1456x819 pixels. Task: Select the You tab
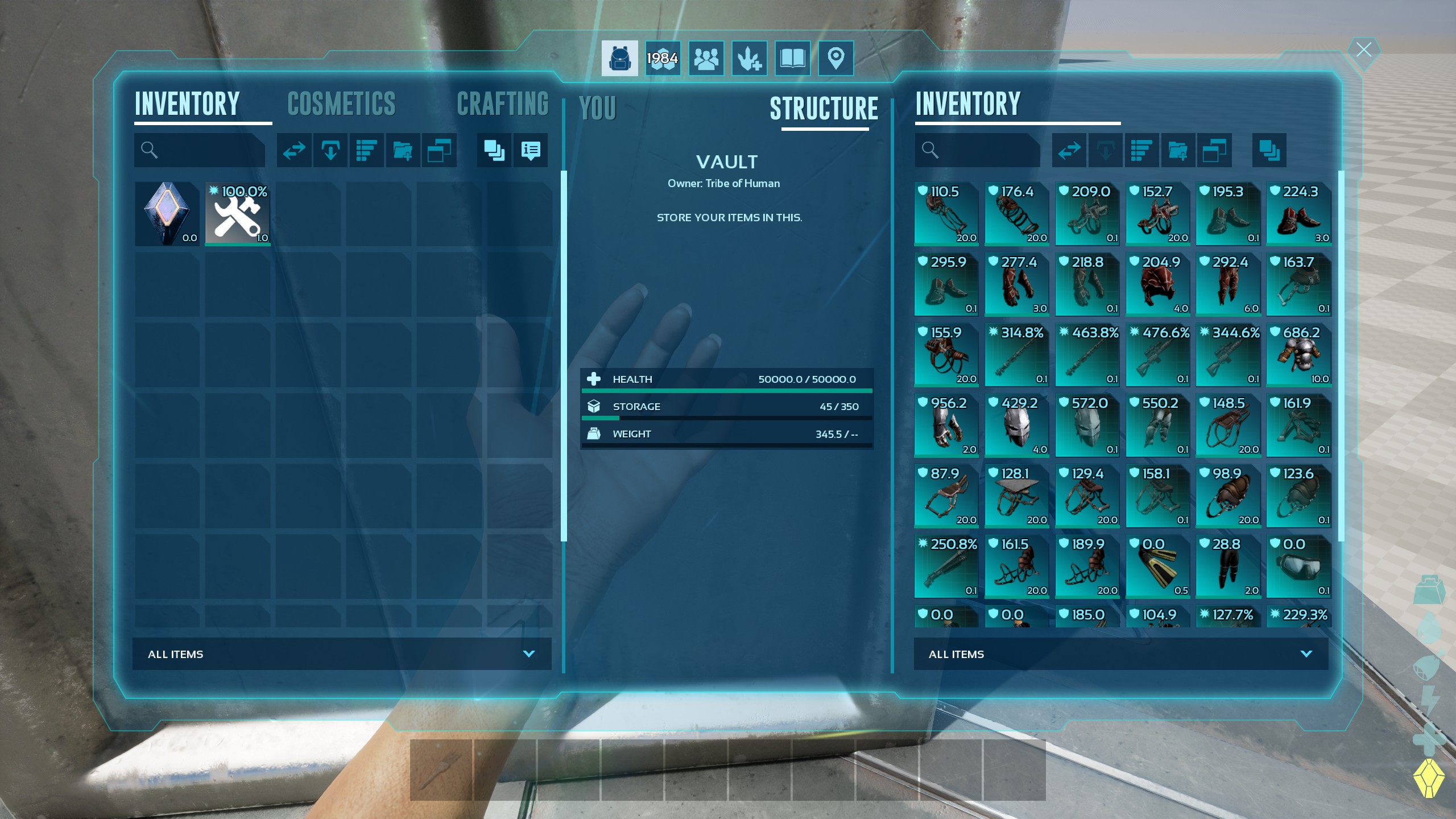(x=597, y=108)
